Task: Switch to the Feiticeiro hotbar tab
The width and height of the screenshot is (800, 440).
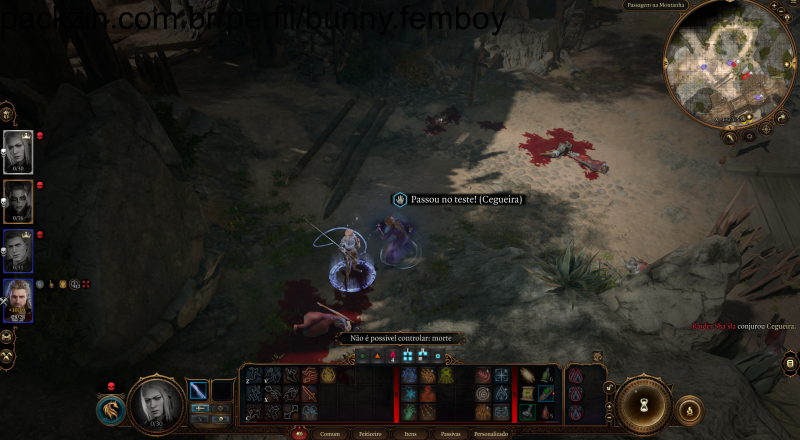Action: tap(370, 434)
